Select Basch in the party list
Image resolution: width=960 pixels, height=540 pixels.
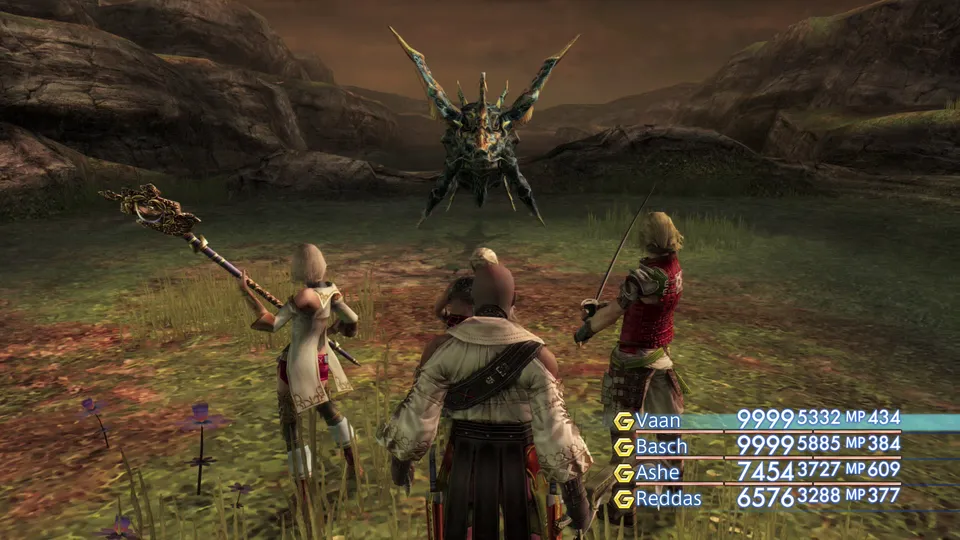pos(662,446)
